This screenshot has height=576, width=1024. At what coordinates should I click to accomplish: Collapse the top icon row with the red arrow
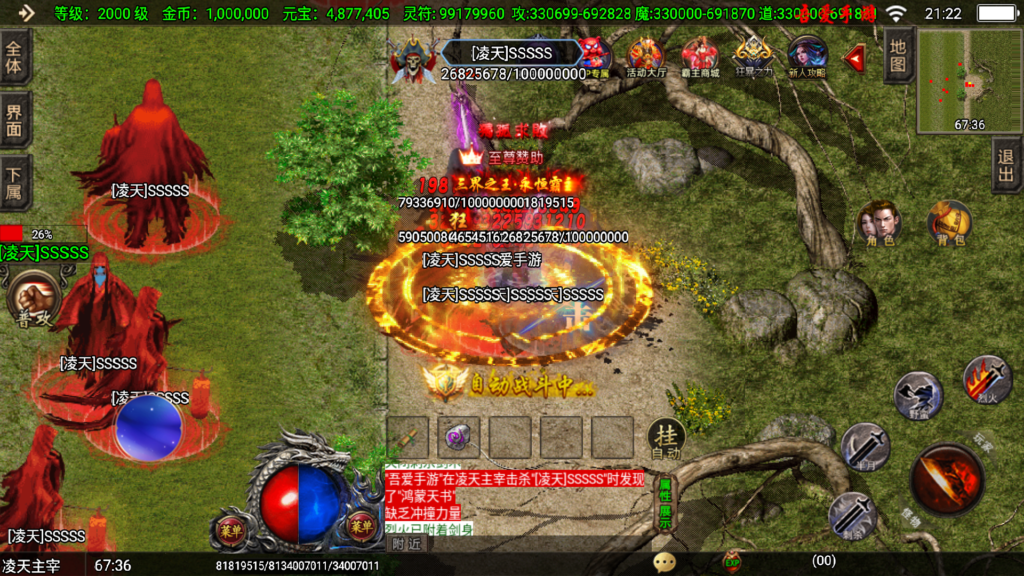click(855, 58)
